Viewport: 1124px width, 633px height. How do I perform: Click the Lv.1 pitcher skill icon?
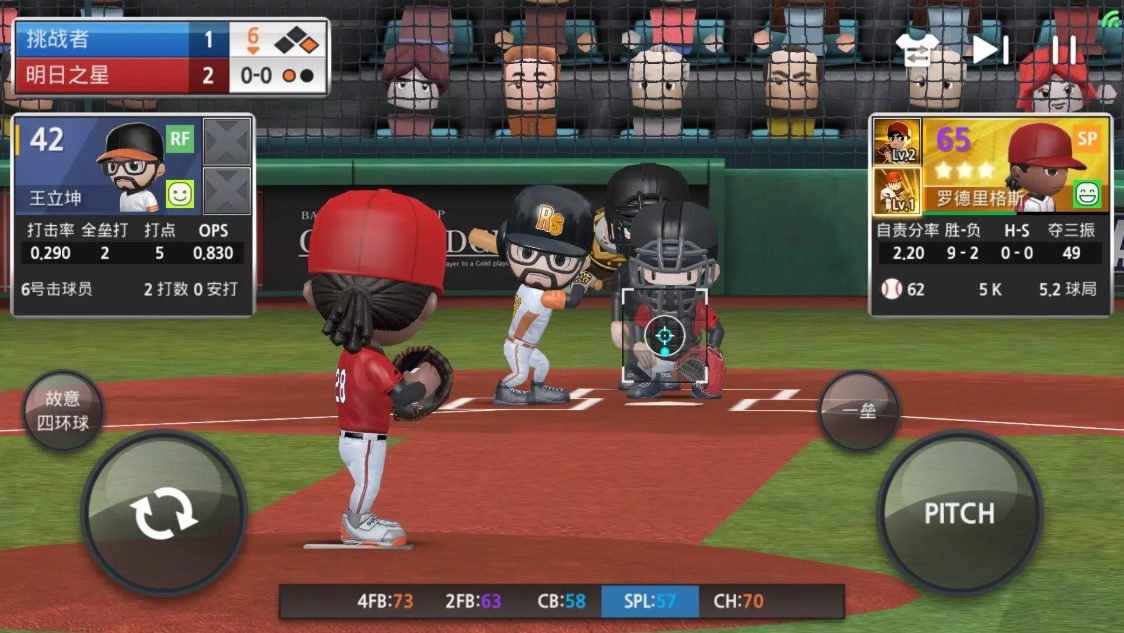[x=897, y=190]
